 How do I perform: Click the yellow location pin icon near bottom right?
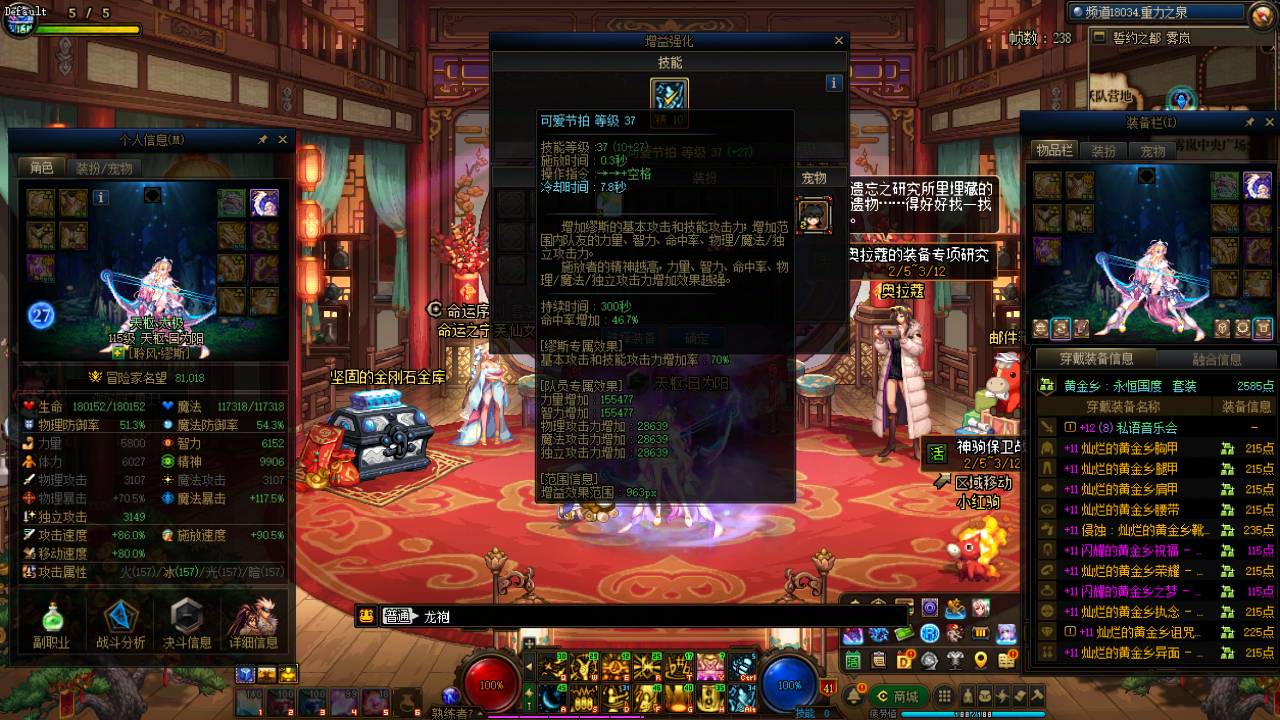point(980,661)
